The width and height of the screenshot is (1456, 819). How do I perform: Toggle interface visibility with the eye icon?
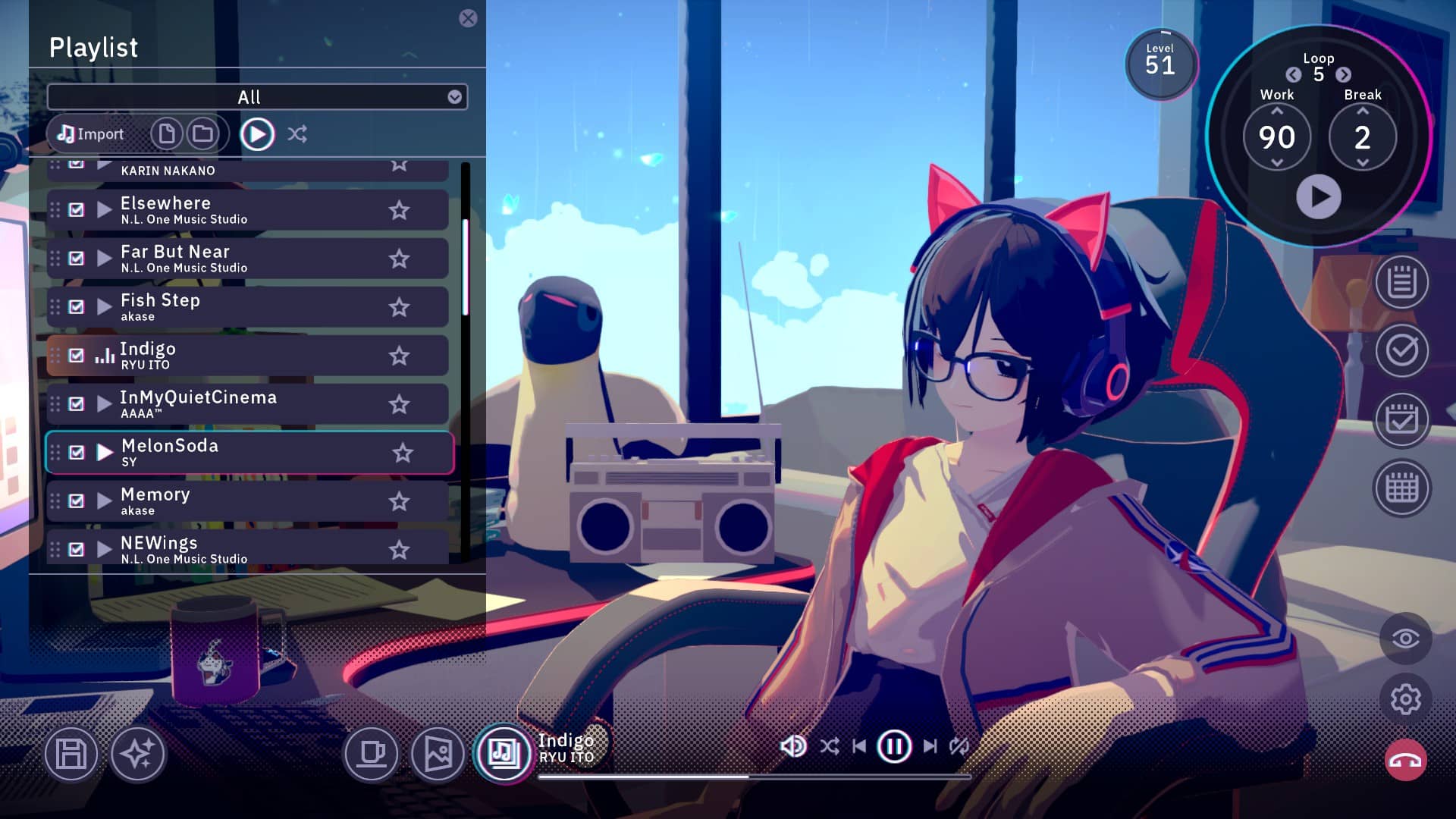(1405, 639)
